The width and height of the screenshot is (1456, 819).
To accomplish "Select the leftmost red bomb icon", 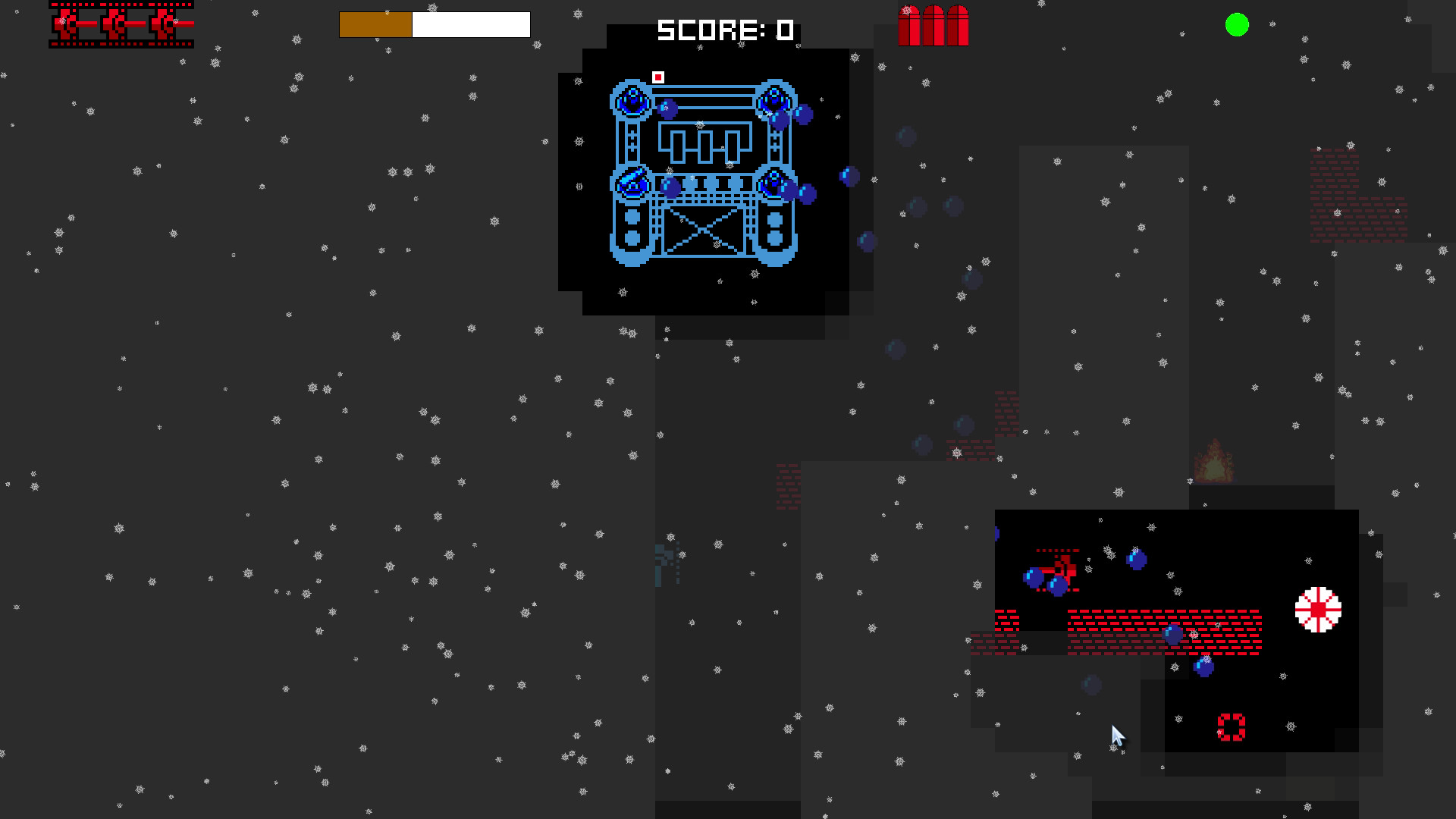I will click(910, 24).
